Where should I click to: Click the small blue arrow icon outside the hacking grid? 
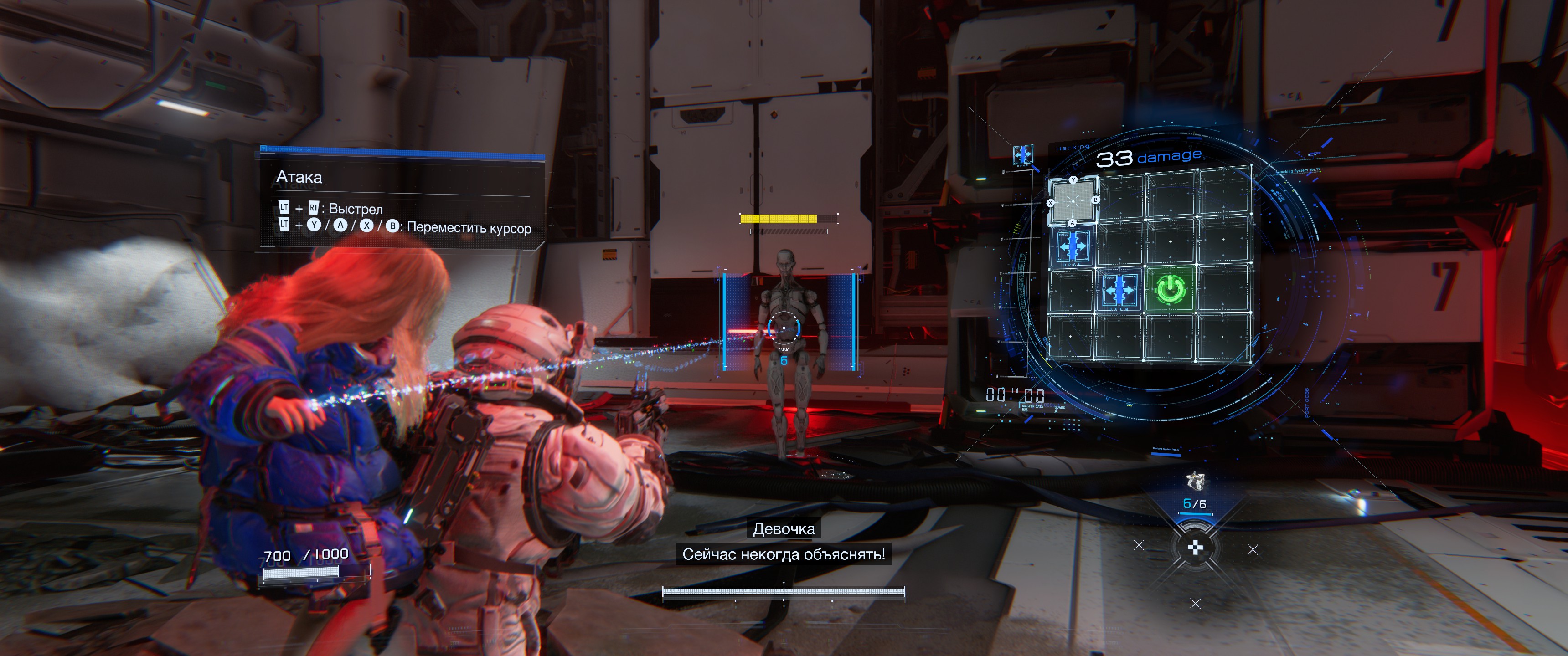(1022, 154)
